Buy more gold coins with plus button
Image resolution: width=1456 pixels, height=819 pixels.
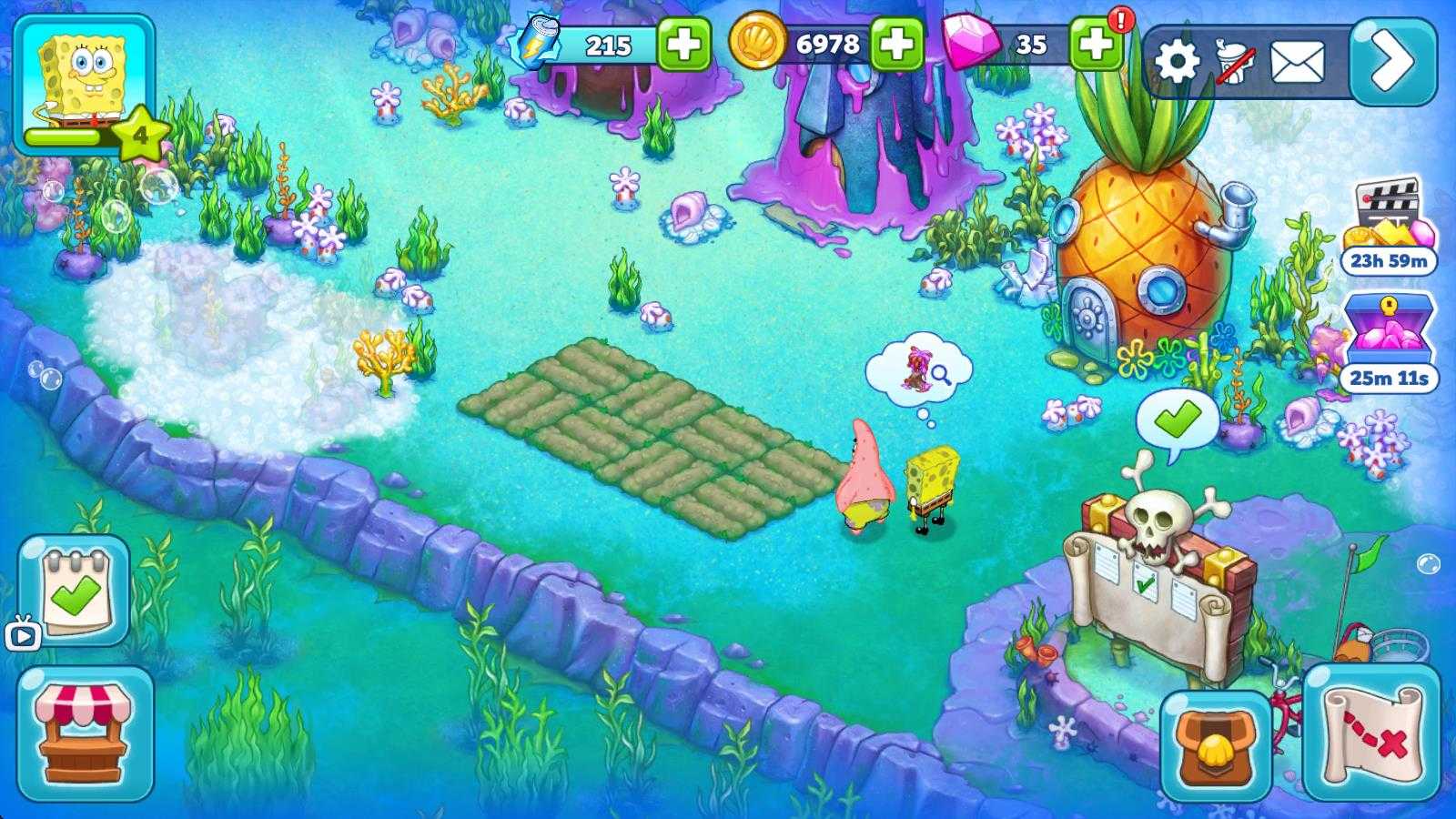(x=897, y=44)
